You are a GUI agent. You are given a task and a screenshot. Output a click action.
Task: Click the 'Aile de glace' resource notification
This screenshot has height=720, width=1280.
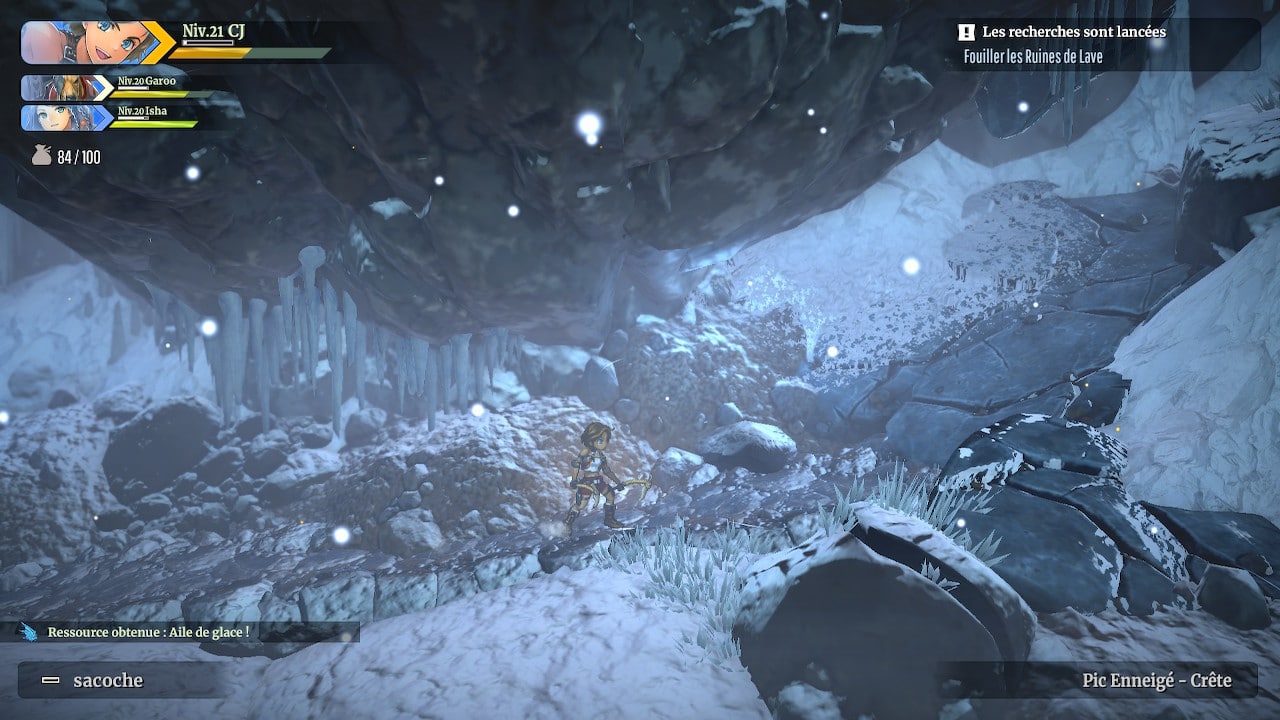[x=148, y=632]
